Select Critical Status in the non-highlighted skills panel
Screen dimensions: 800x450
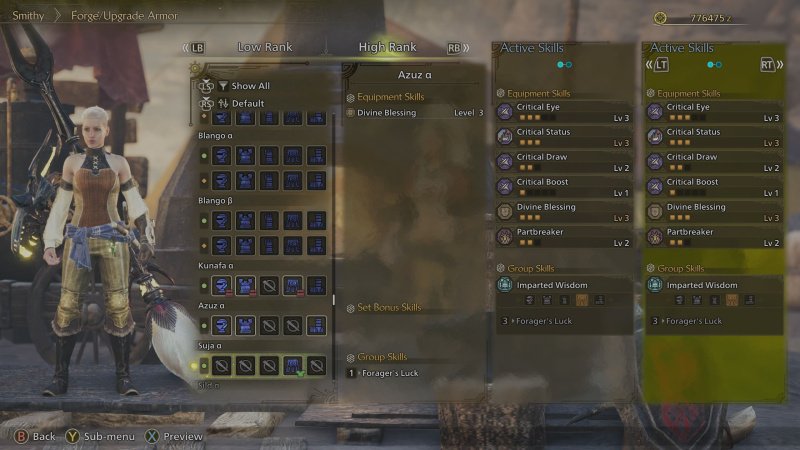[562, 137]
